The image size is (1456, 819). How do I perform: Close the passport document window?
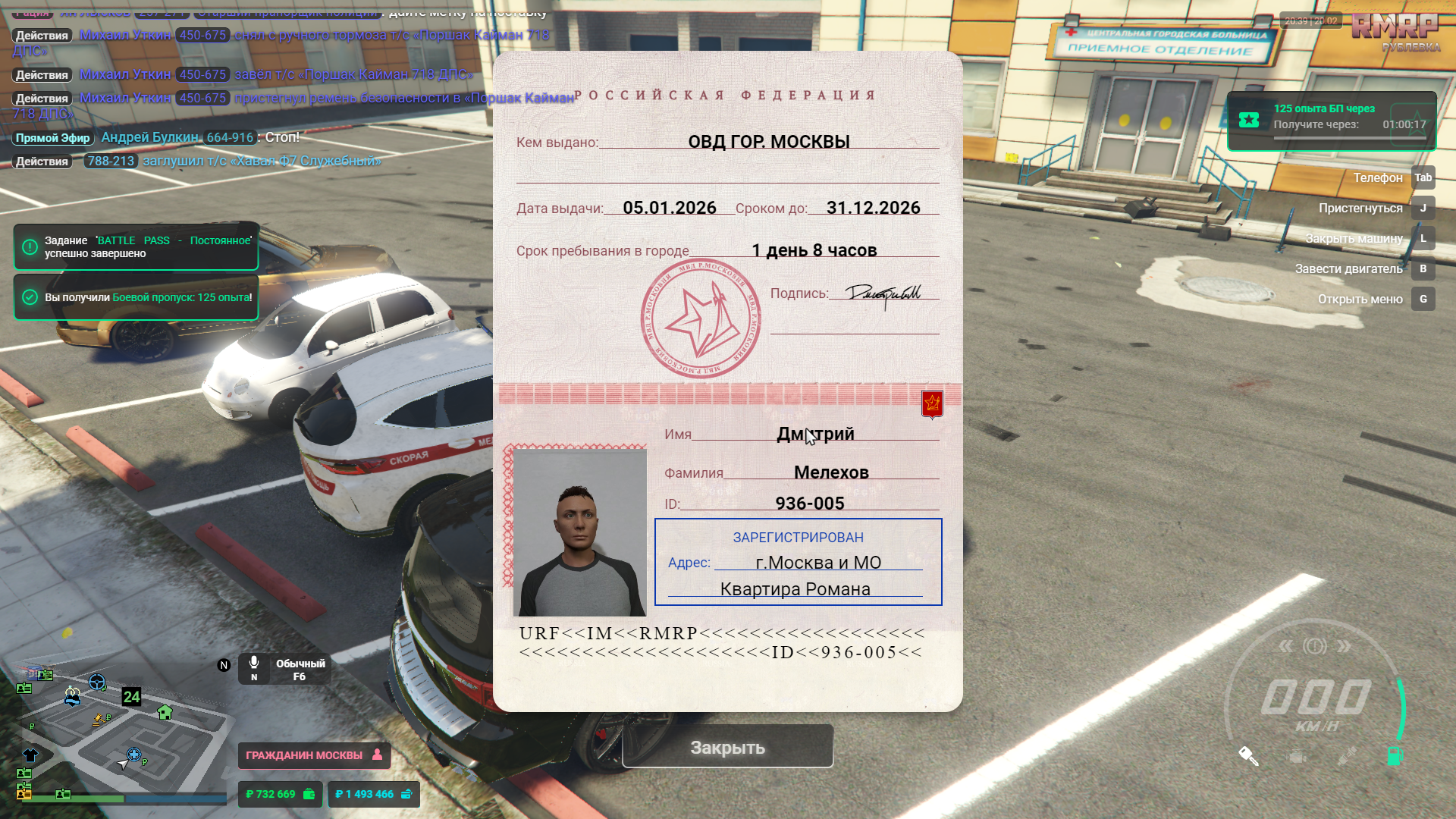coord(727,747)
